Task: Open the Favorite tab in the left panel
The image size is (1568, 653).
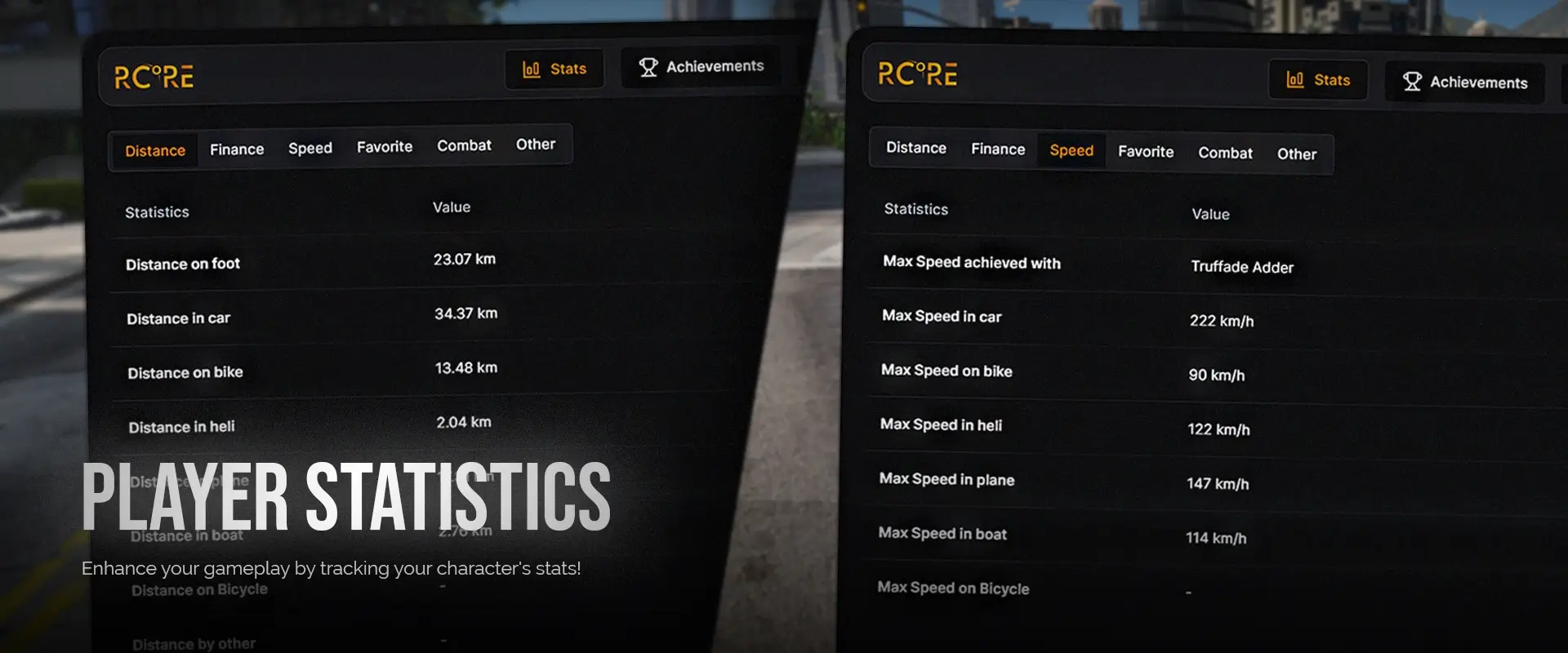Action: pos(384,146)
